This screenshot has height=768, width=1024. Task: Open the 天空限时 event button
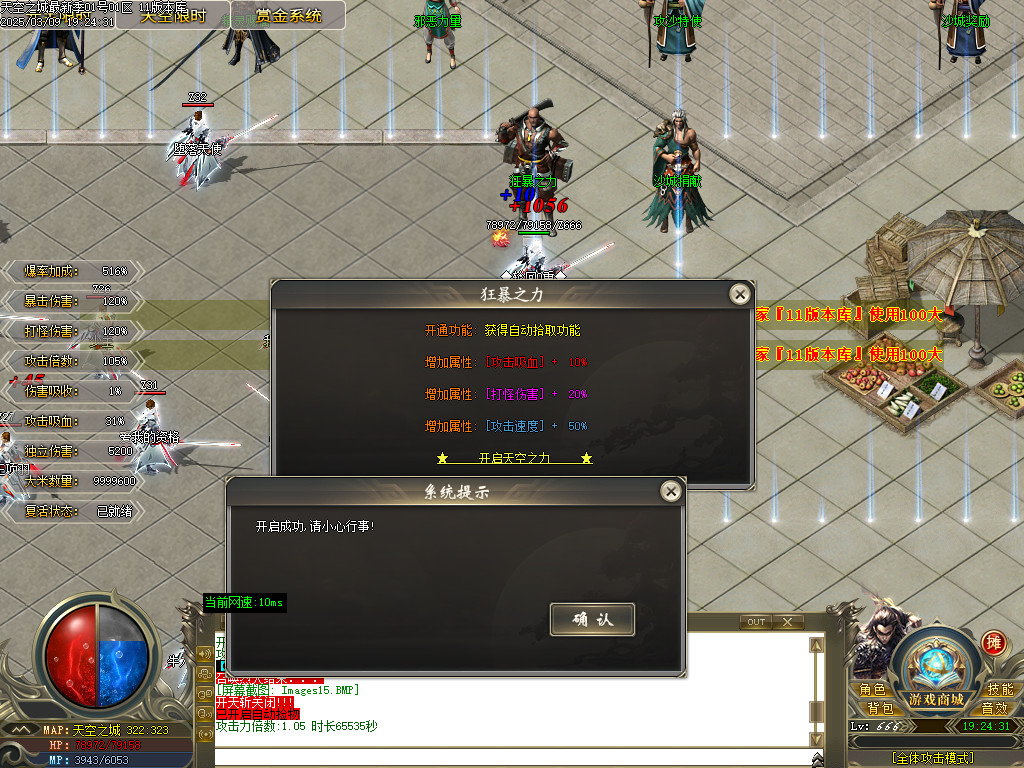[172, 16]
